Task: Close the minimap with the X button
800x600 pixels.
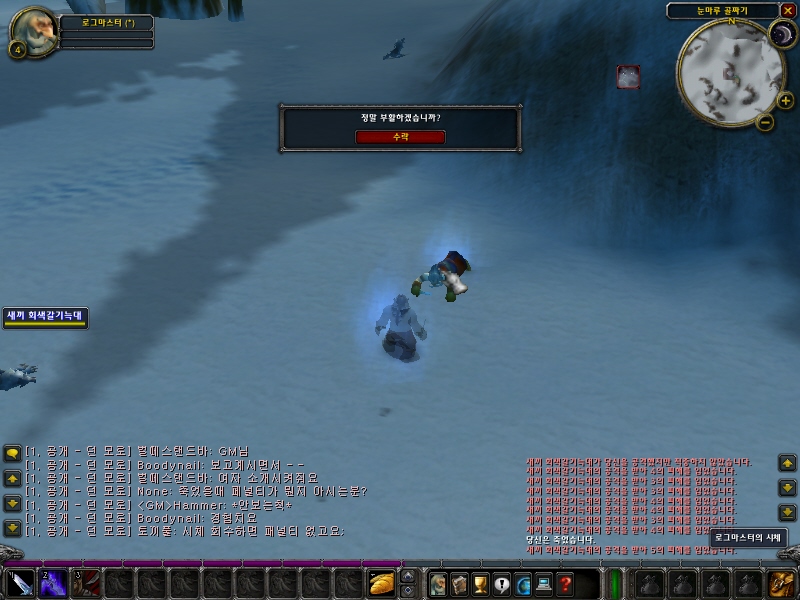Action: (788, 10)
